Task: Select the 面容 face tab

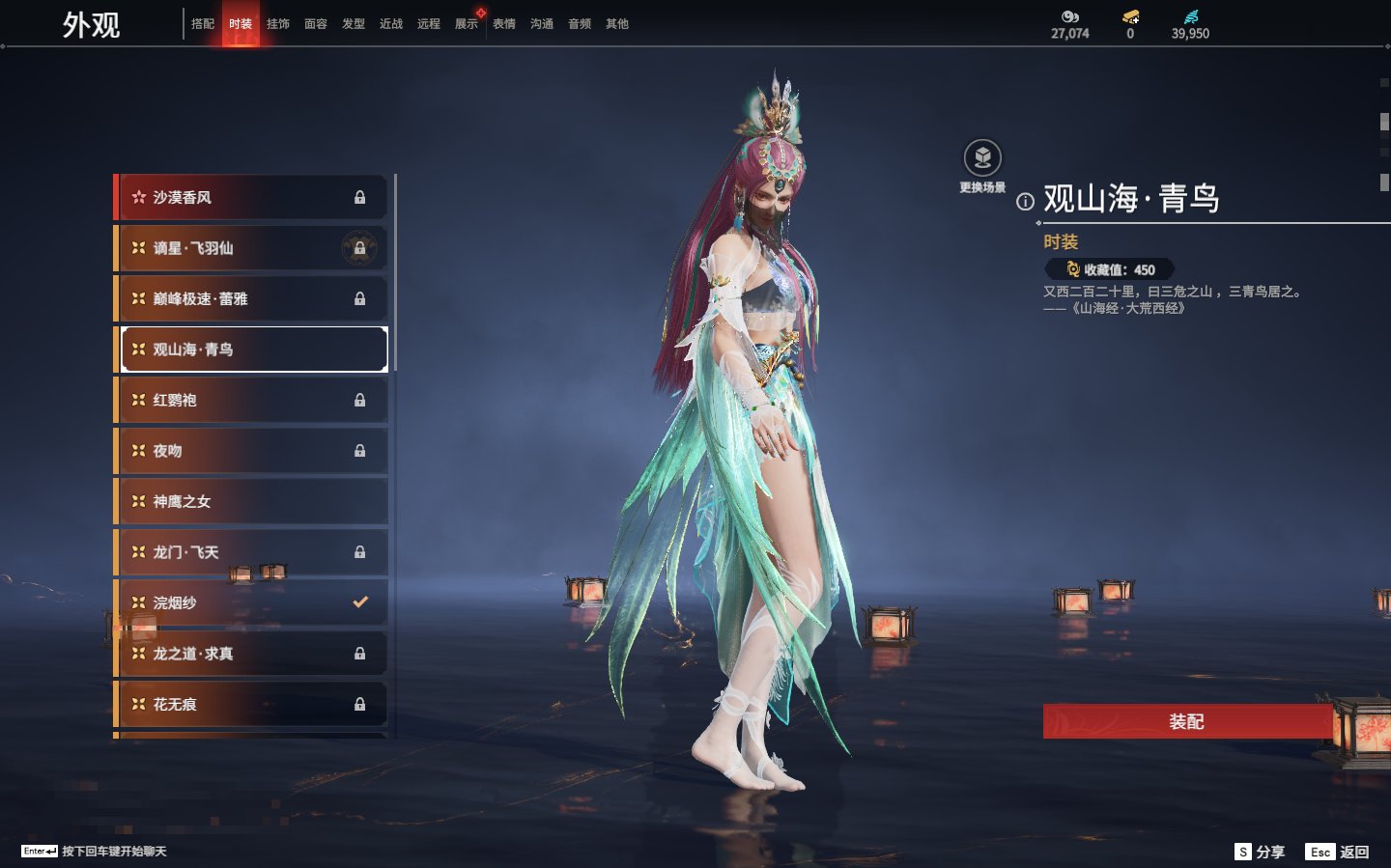Action: (x=316, y=24)
